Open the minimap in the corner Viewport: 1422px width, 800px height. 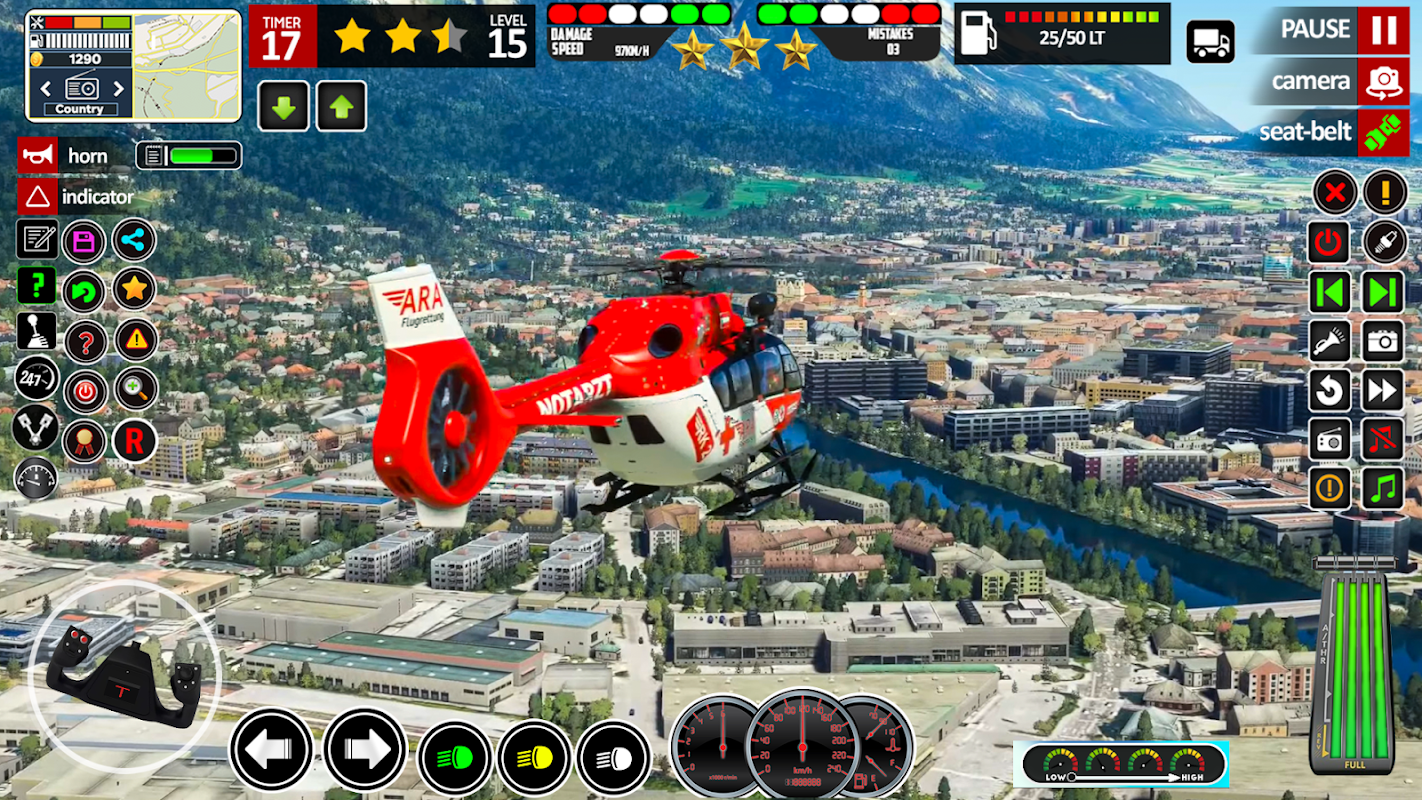(187, 66)
